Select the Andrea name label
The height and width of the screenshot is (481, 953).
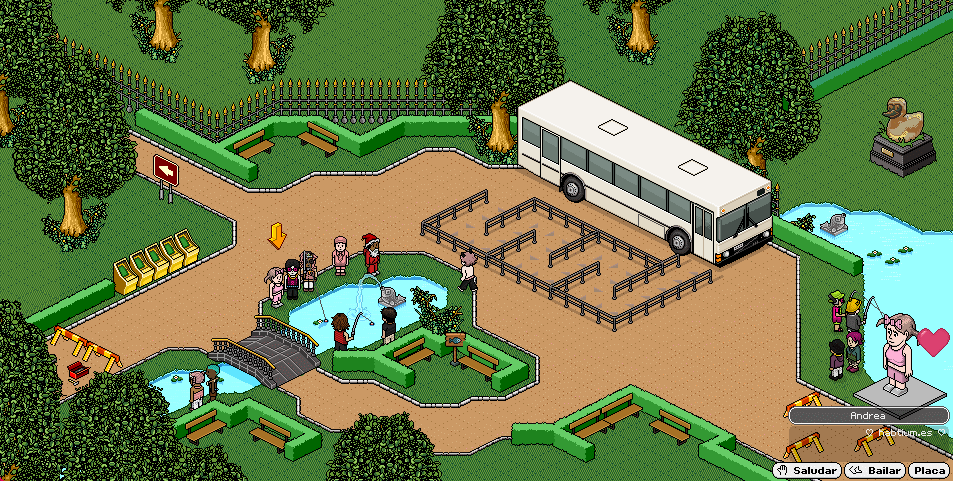(868, 415)
